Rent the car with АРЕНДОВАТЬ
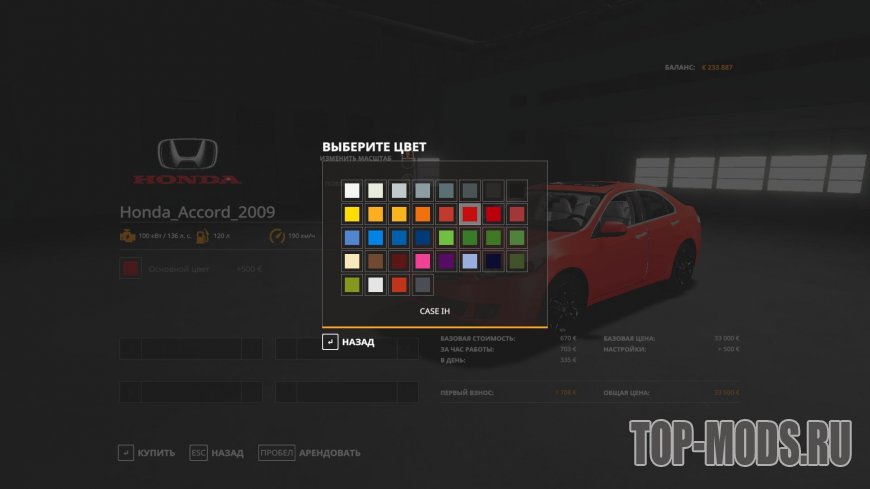Image resolution: width=870 pixels, height=489 pixels. [x=310, y=453]
